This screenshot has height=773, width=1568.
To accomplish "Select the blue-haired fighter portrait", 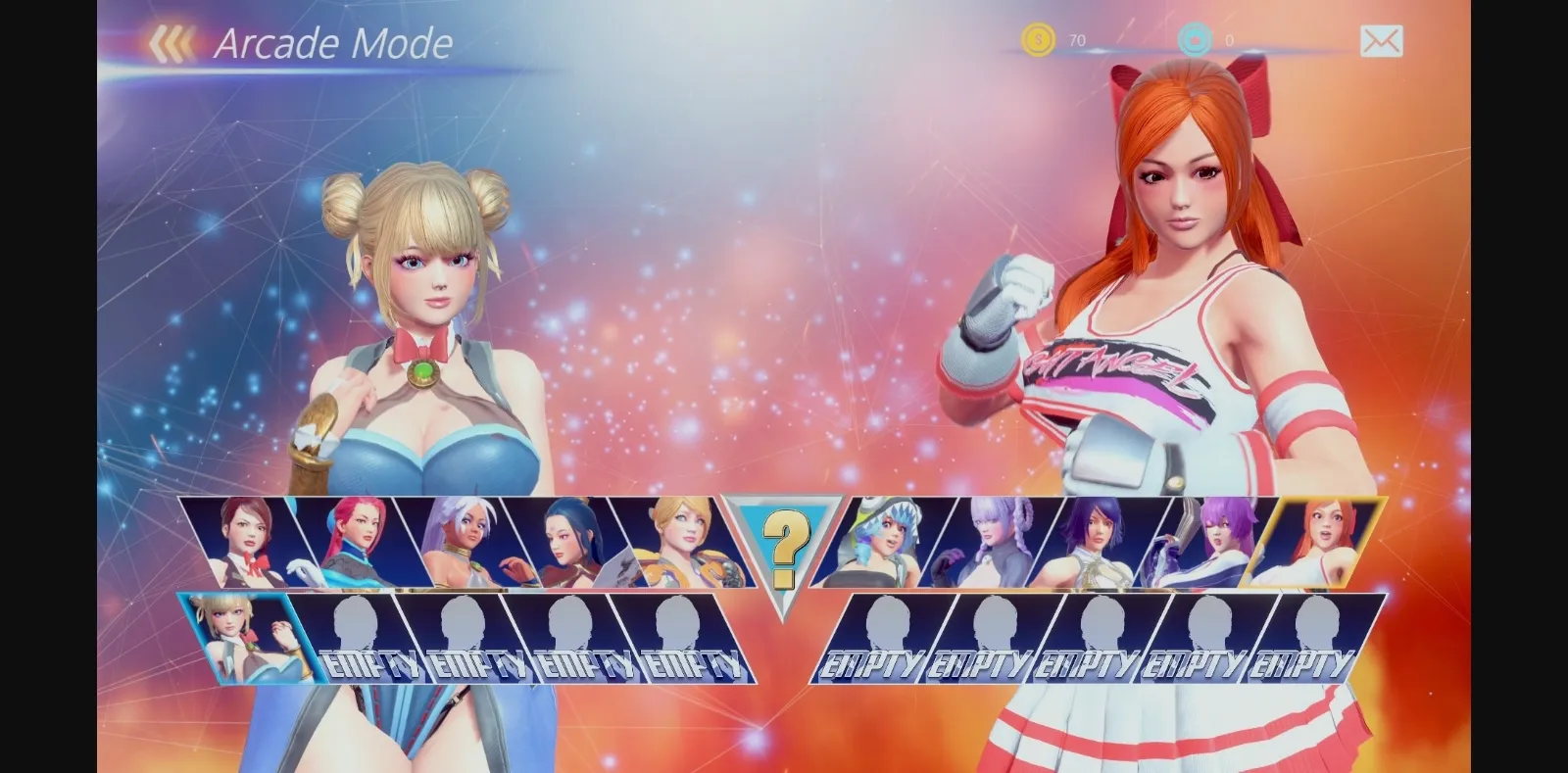I will click(566, 544).
